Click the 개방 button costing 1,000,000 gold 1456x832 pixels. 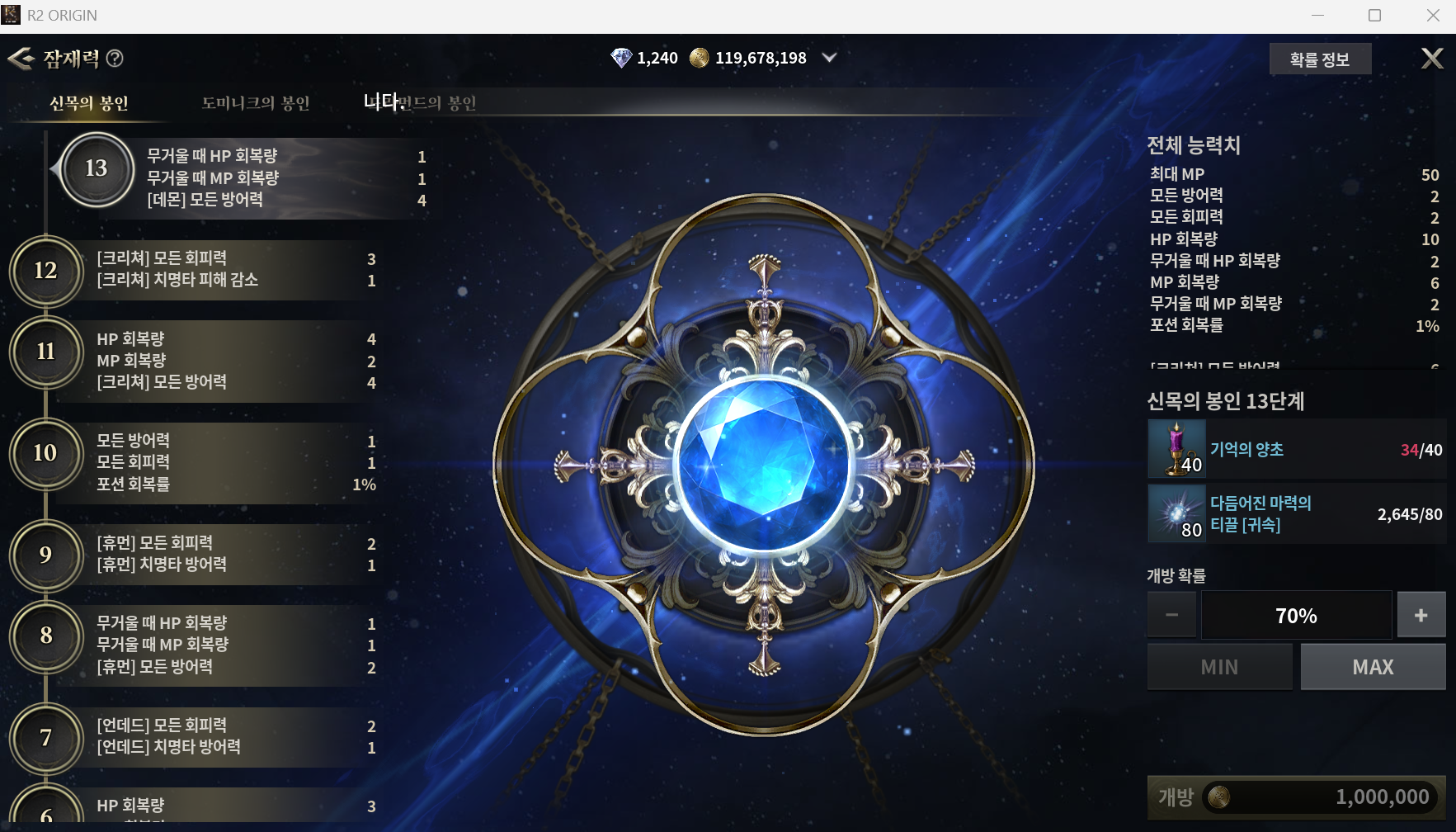[x=1295, y=797]
